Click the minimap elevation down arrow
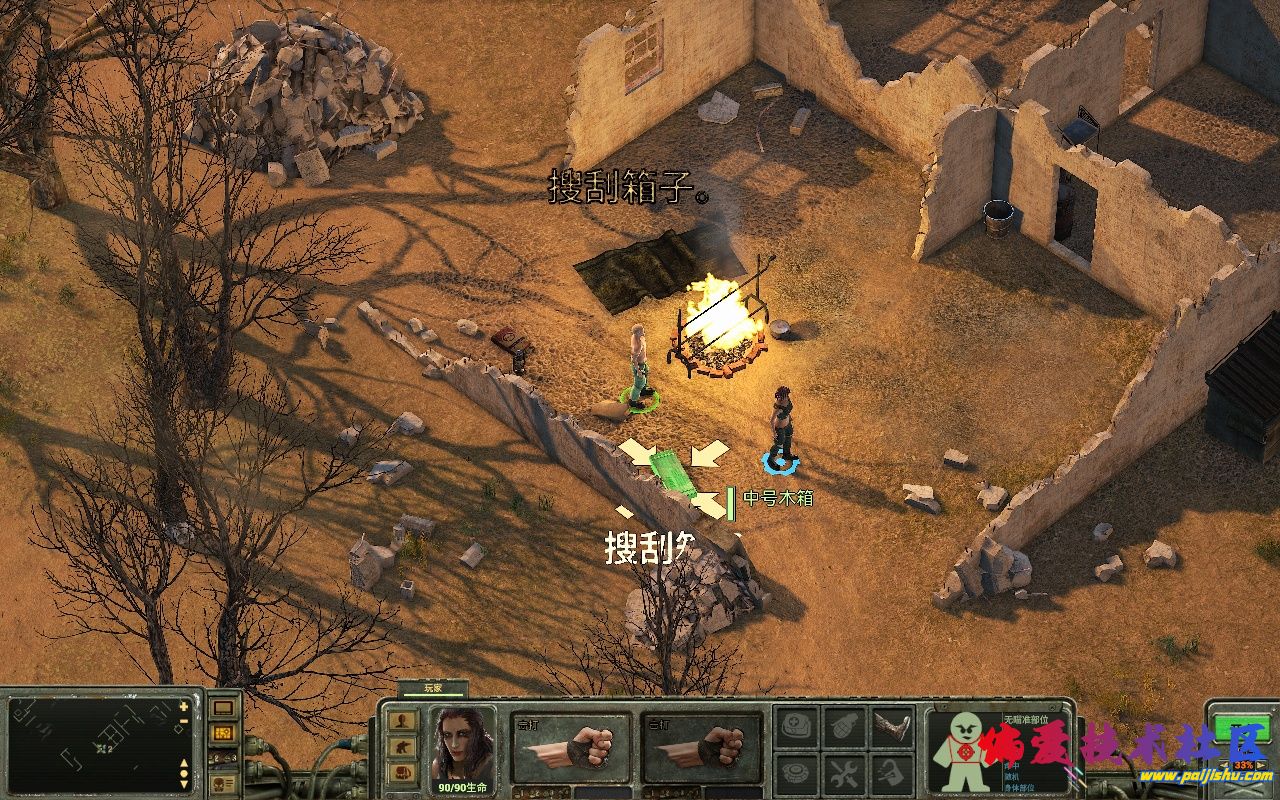 tap(184, 782)
